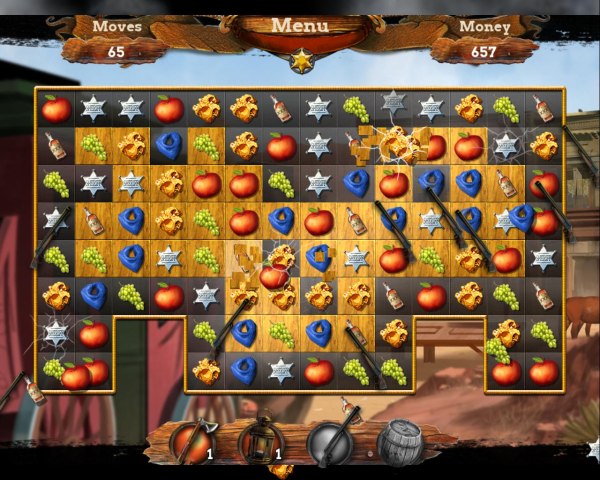600x480 pixels.
Task: Select the rifle power-up
Action: coord(332,441)
